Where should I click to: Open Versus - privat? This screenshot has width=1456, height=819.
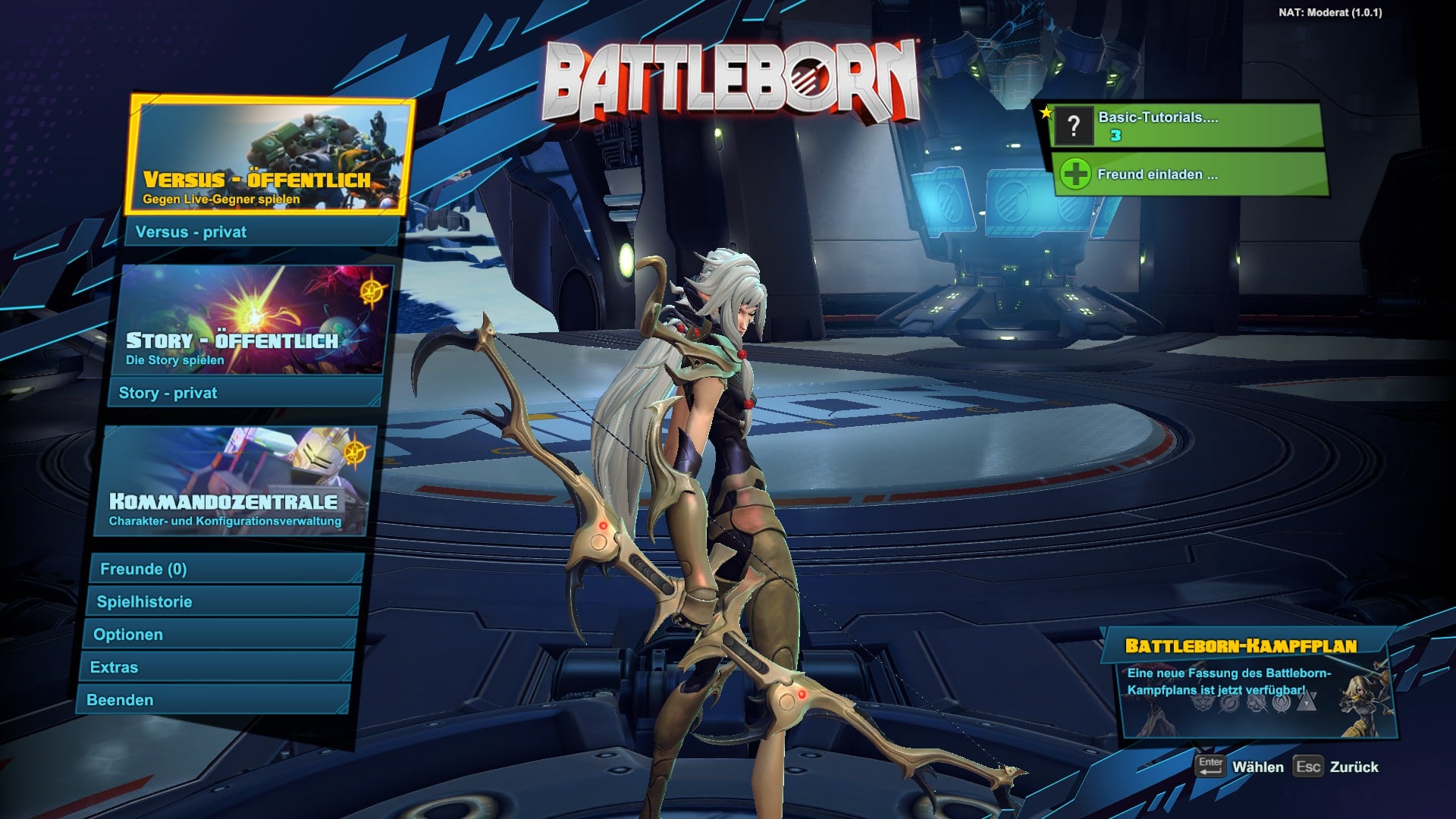[x=262, y=232]
